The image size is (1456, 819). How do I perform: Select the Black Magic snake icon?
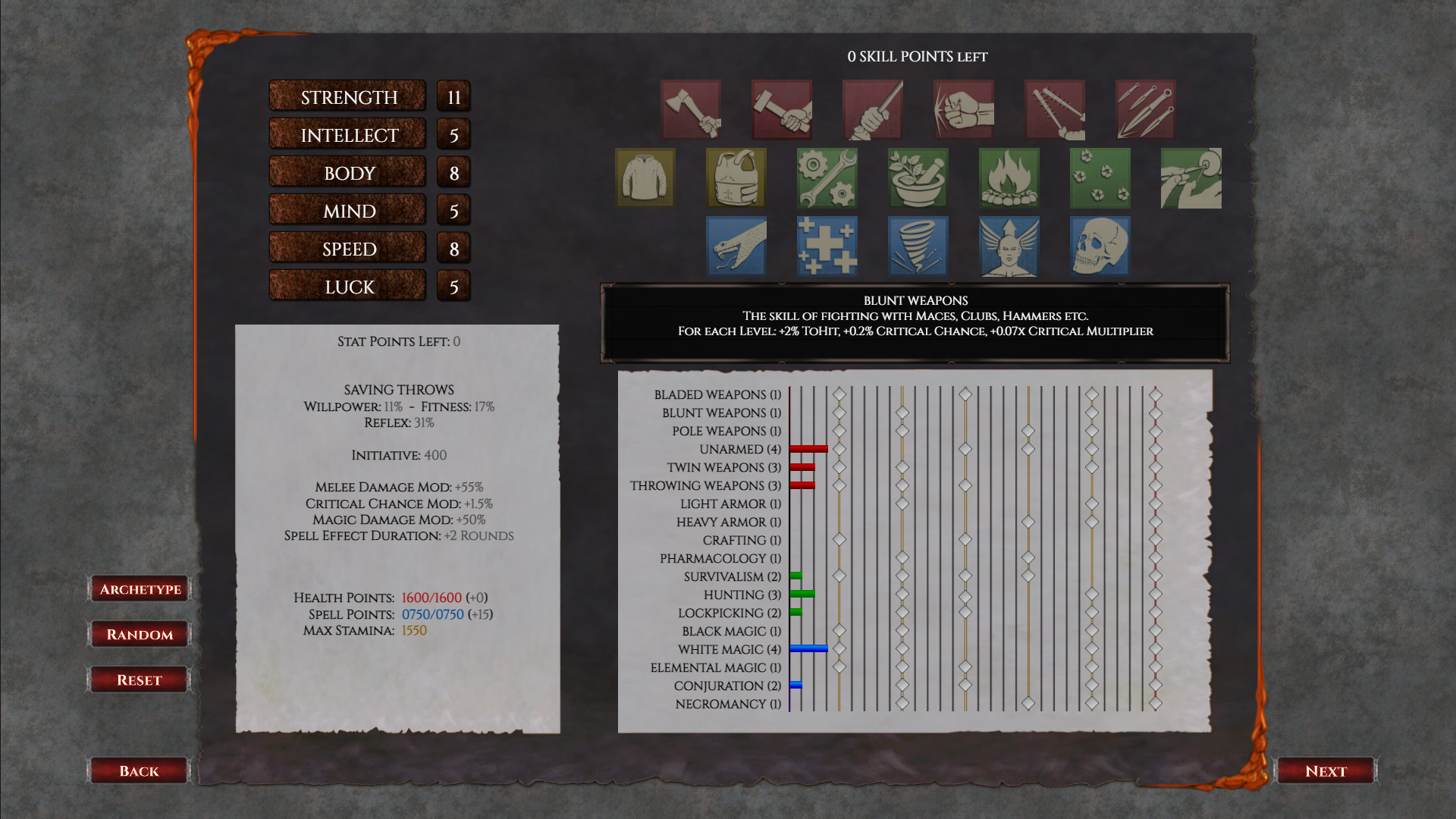pos(736,246)
